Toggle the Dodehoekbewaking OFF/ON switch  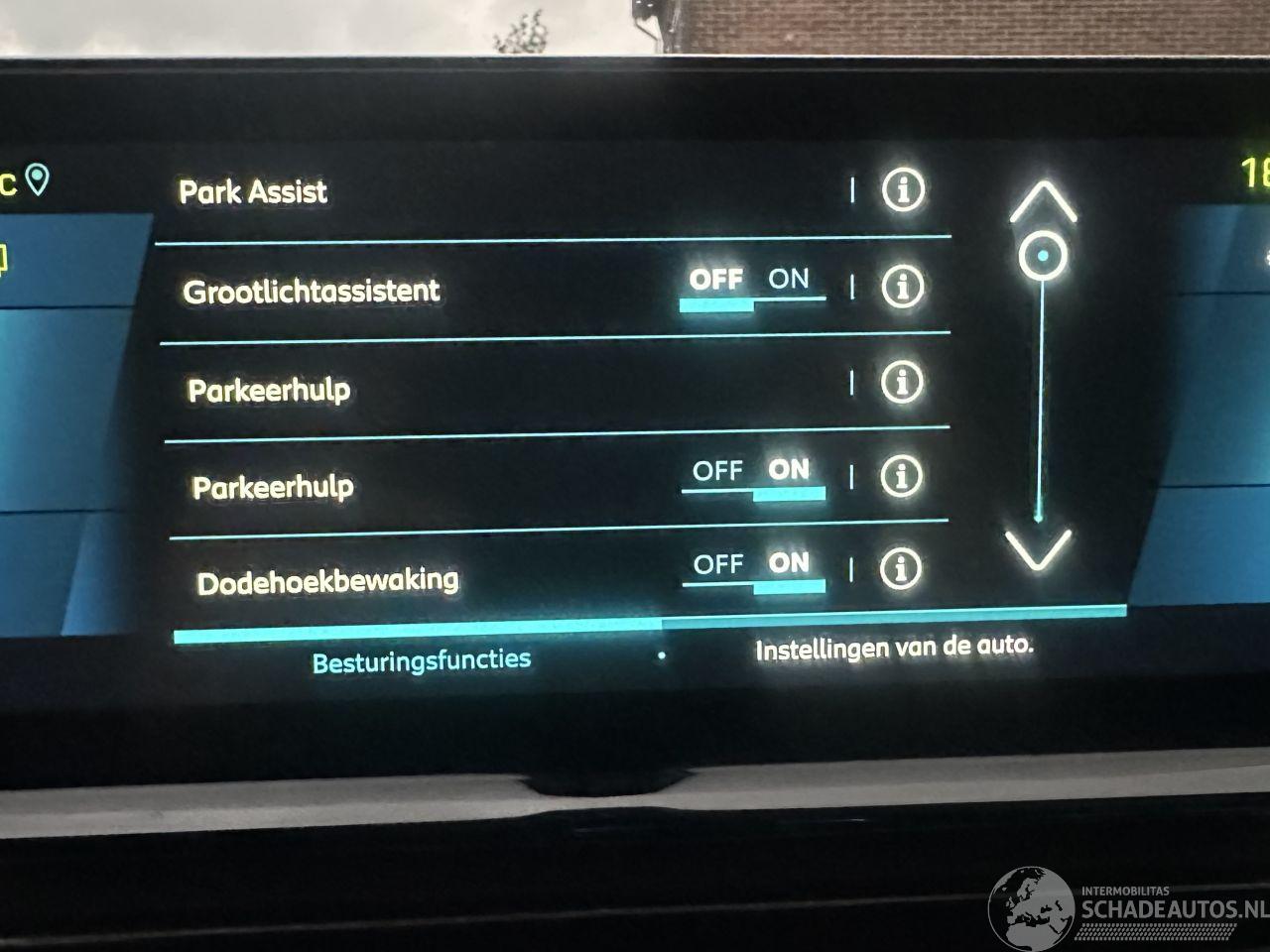(754, 569)
